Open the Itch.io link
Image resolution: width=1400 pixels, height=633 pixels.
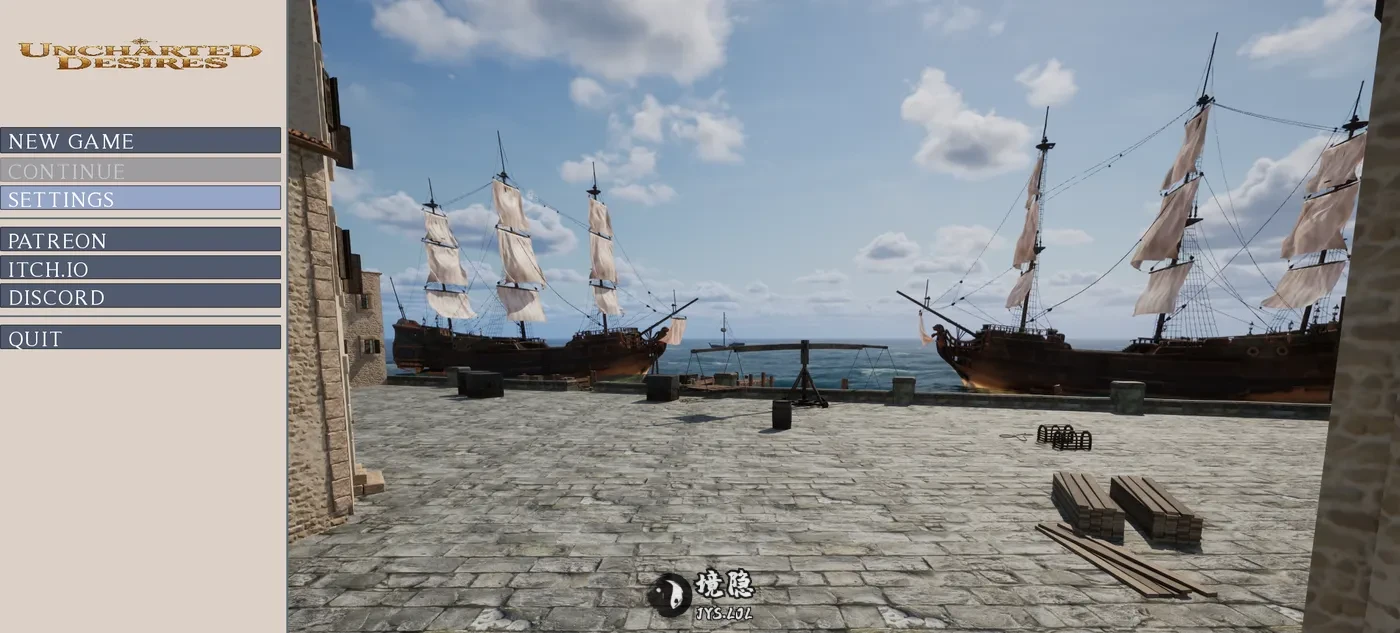[140, 268]
